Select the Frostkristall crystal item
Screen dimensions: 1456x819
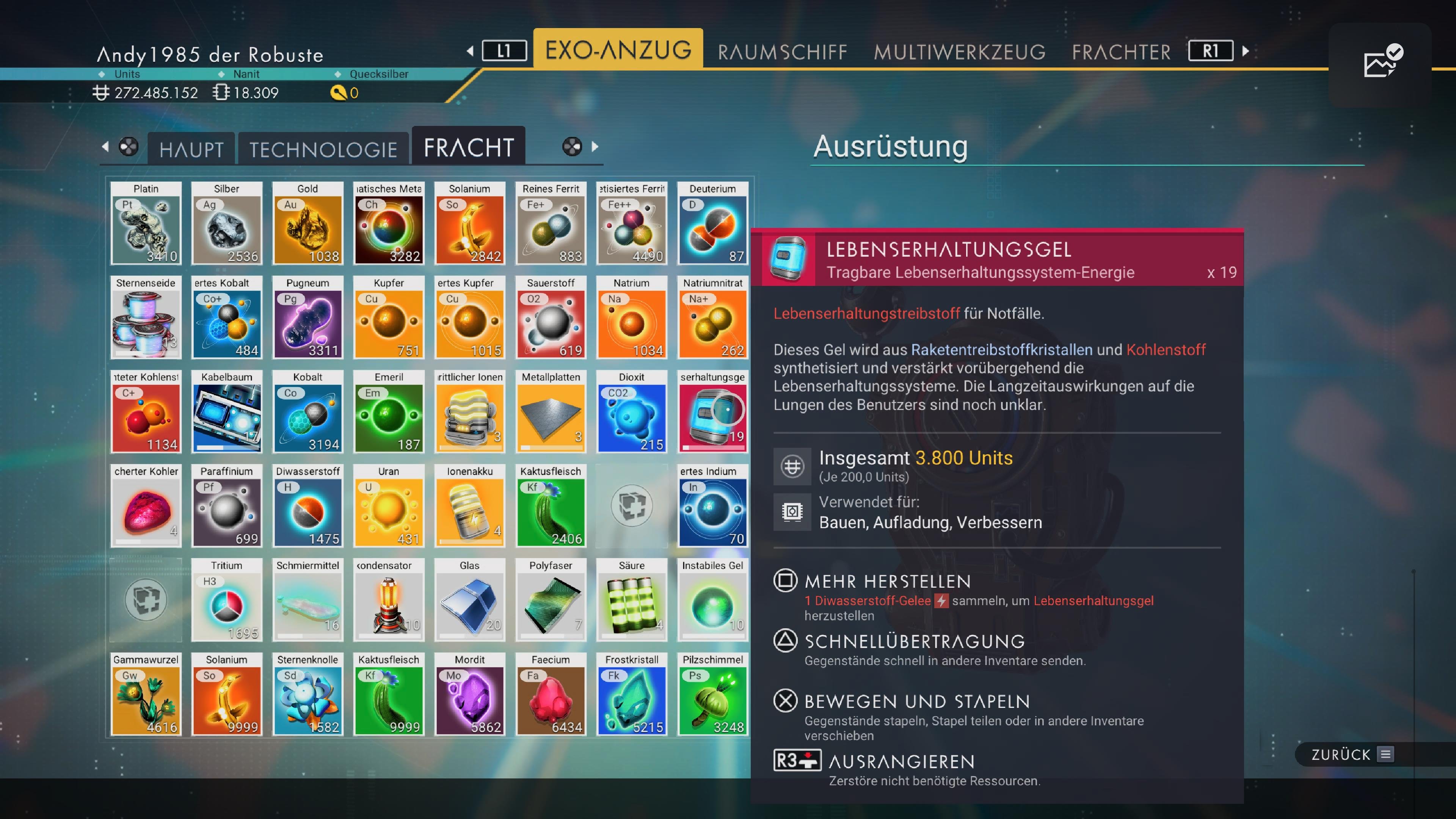631,695
